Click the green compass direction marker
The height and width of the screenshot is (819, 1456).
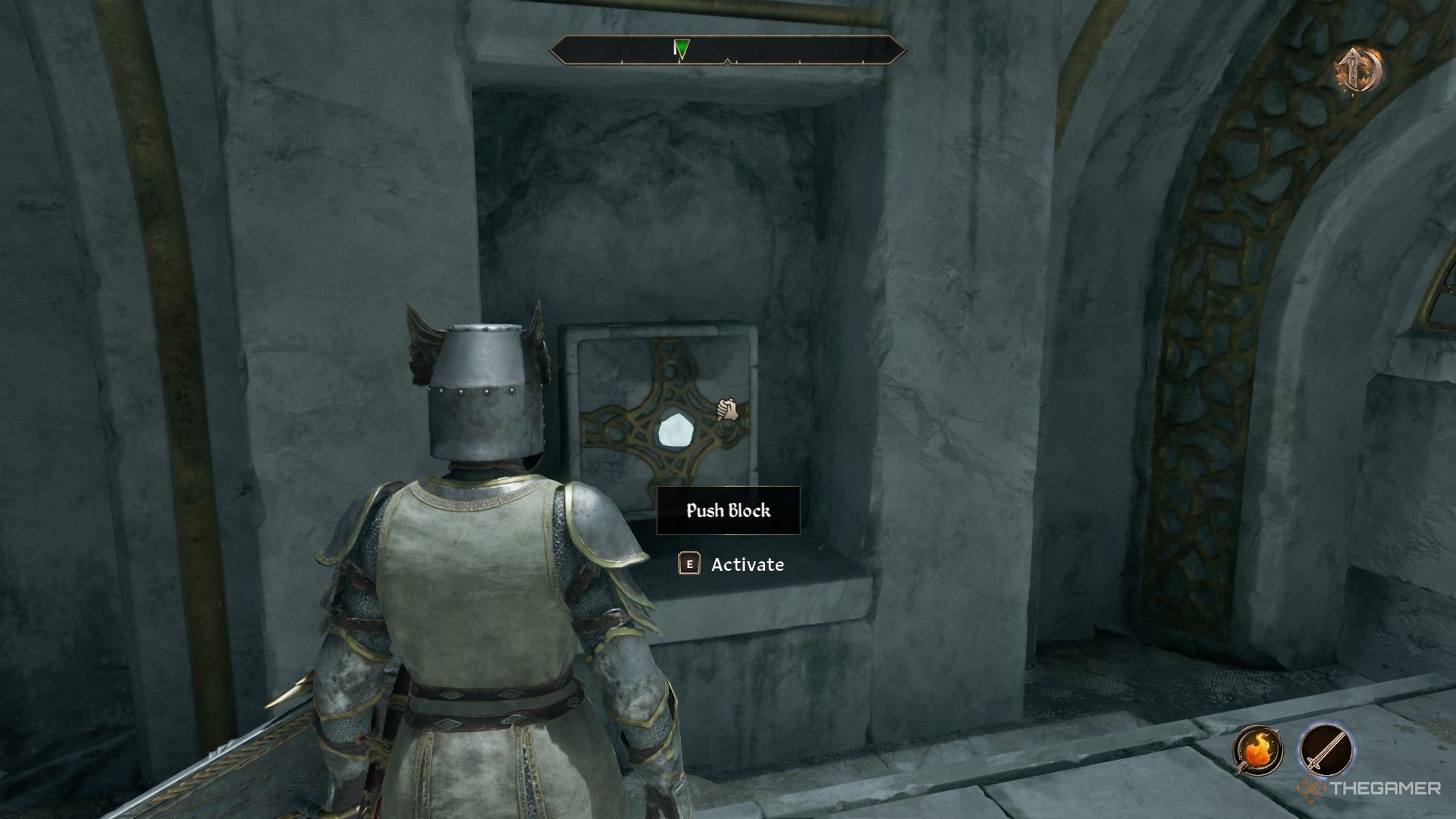(680, 48)
